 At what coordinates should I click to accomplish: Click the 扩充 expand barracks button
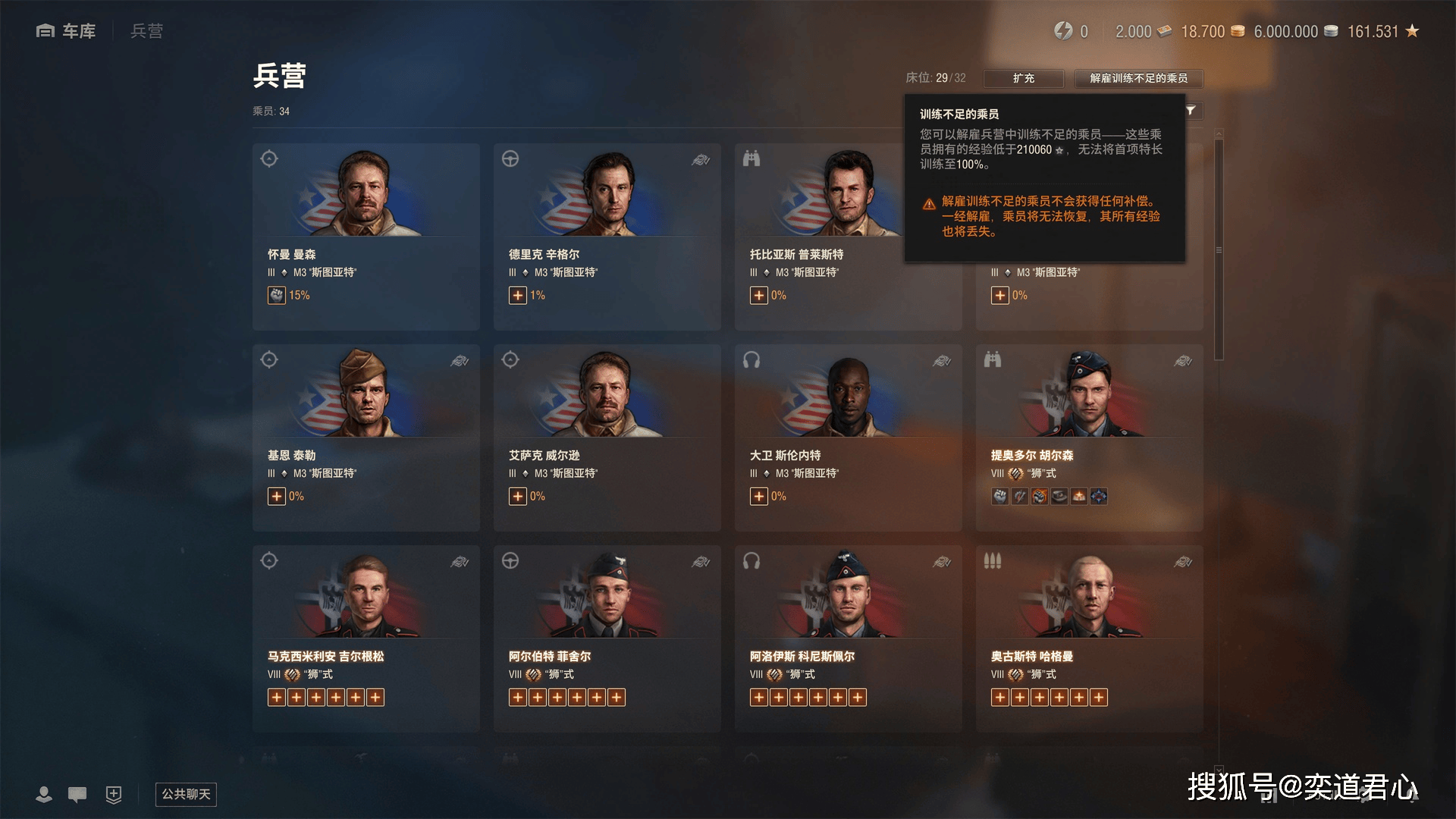[1023, 78]
